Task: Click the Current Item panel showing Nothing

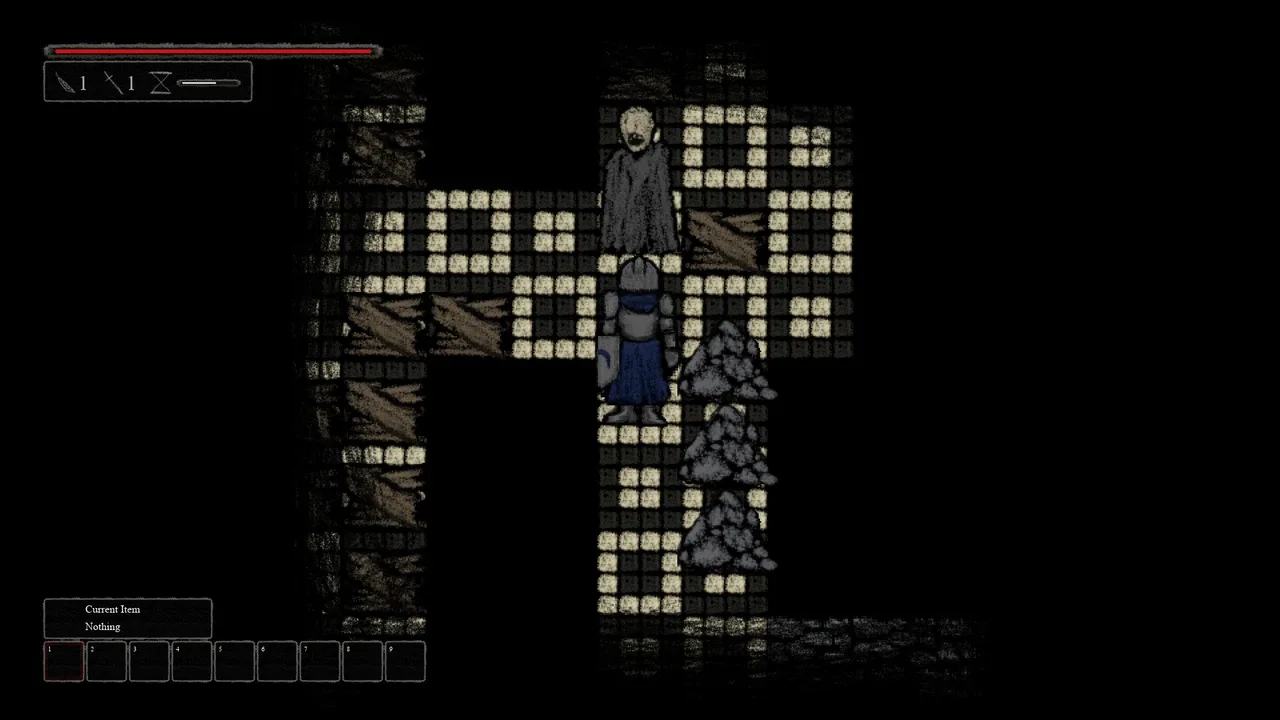Action: [128, 618]
